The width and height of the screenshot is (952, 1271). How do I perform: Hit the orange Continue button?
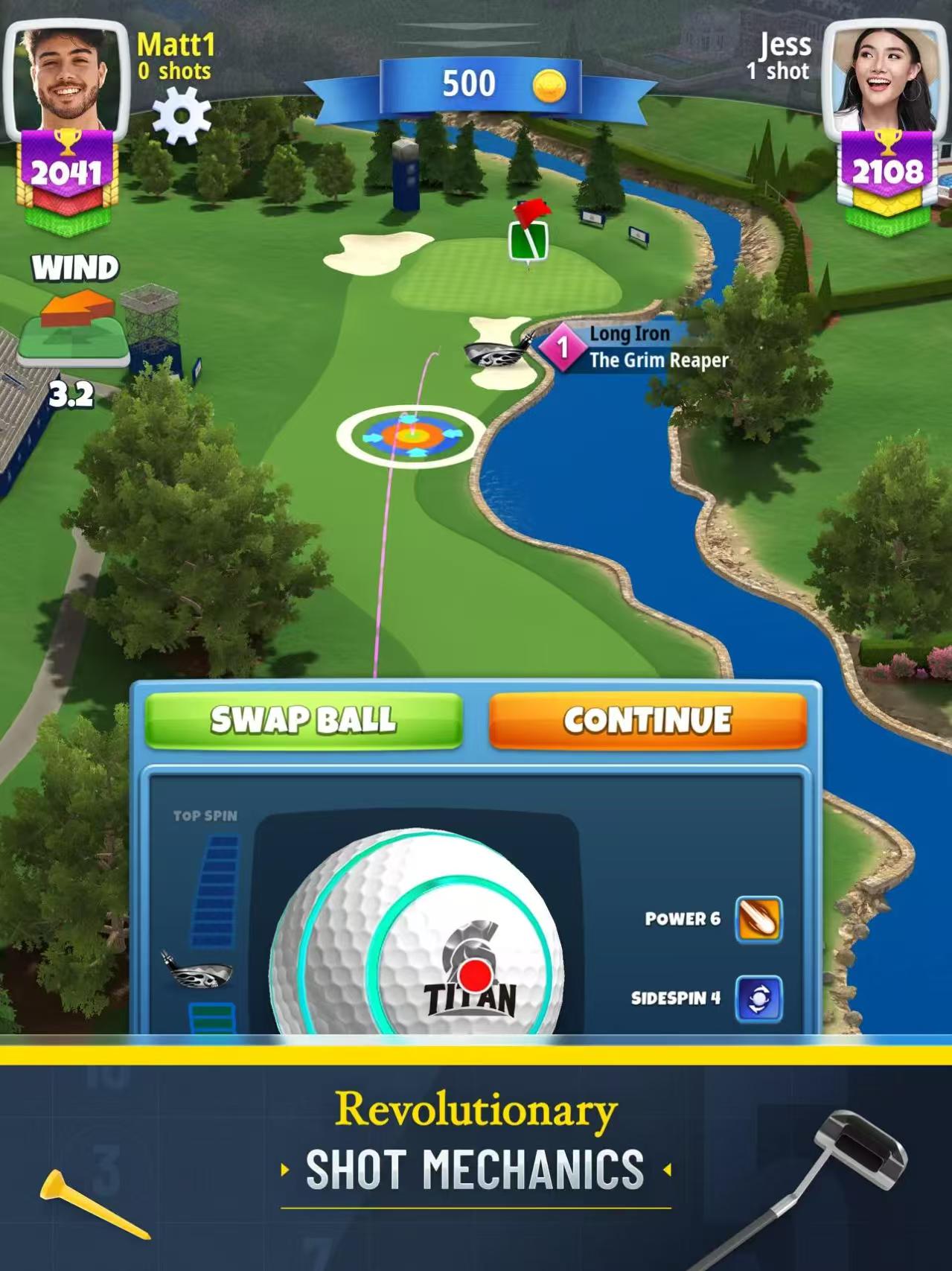coord(648,720)
